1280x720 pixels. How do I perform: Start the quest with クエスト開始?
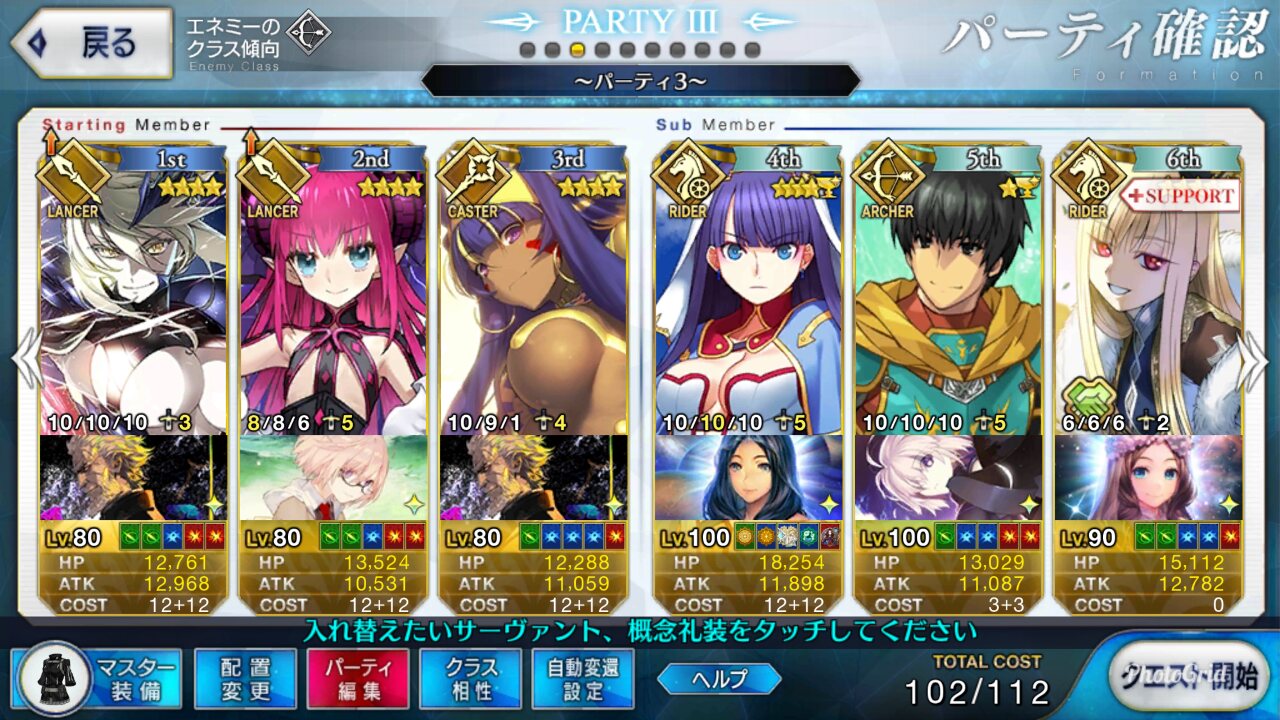tap(1182, 676)
